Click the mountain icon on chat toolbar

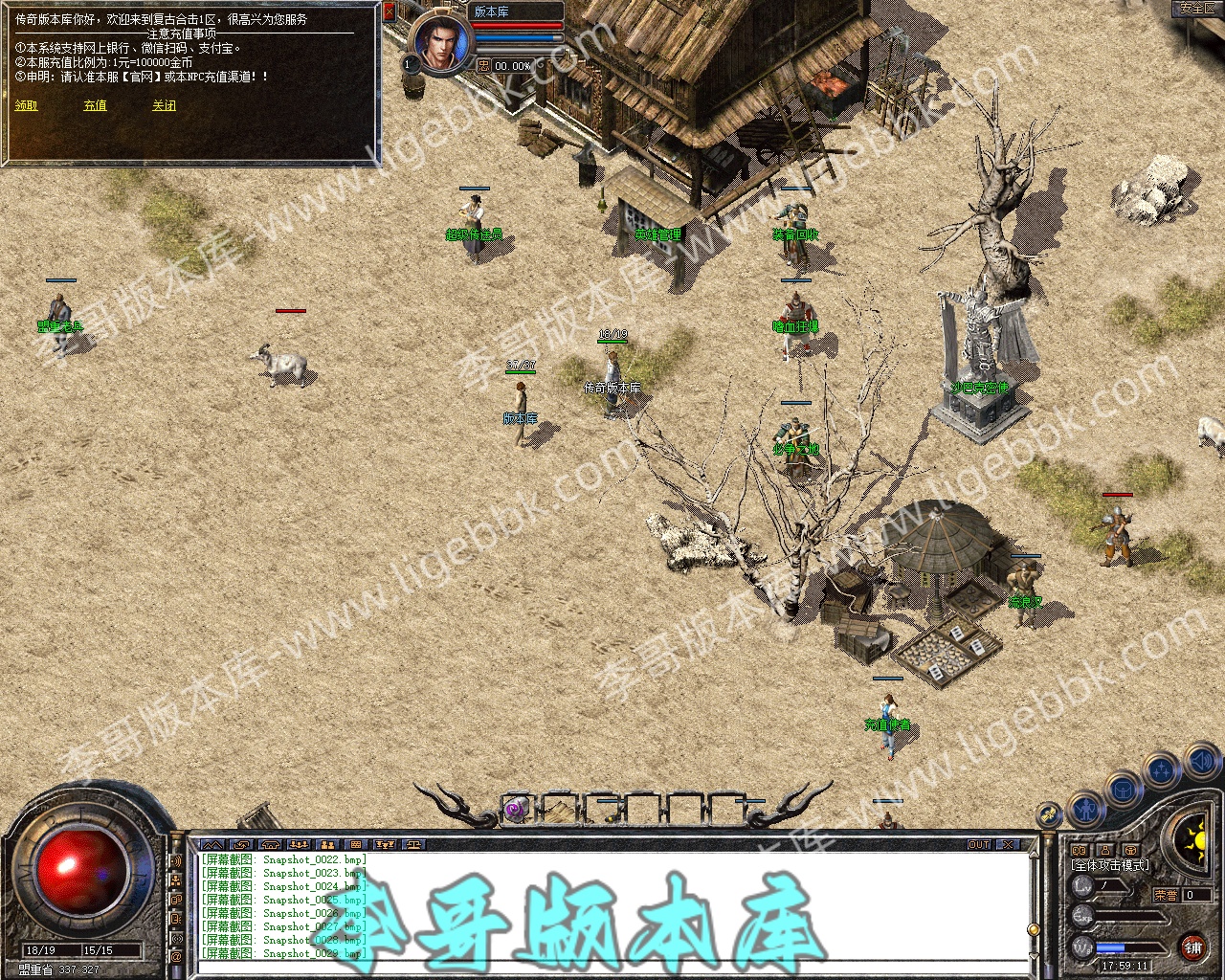(x=212, y=845)
